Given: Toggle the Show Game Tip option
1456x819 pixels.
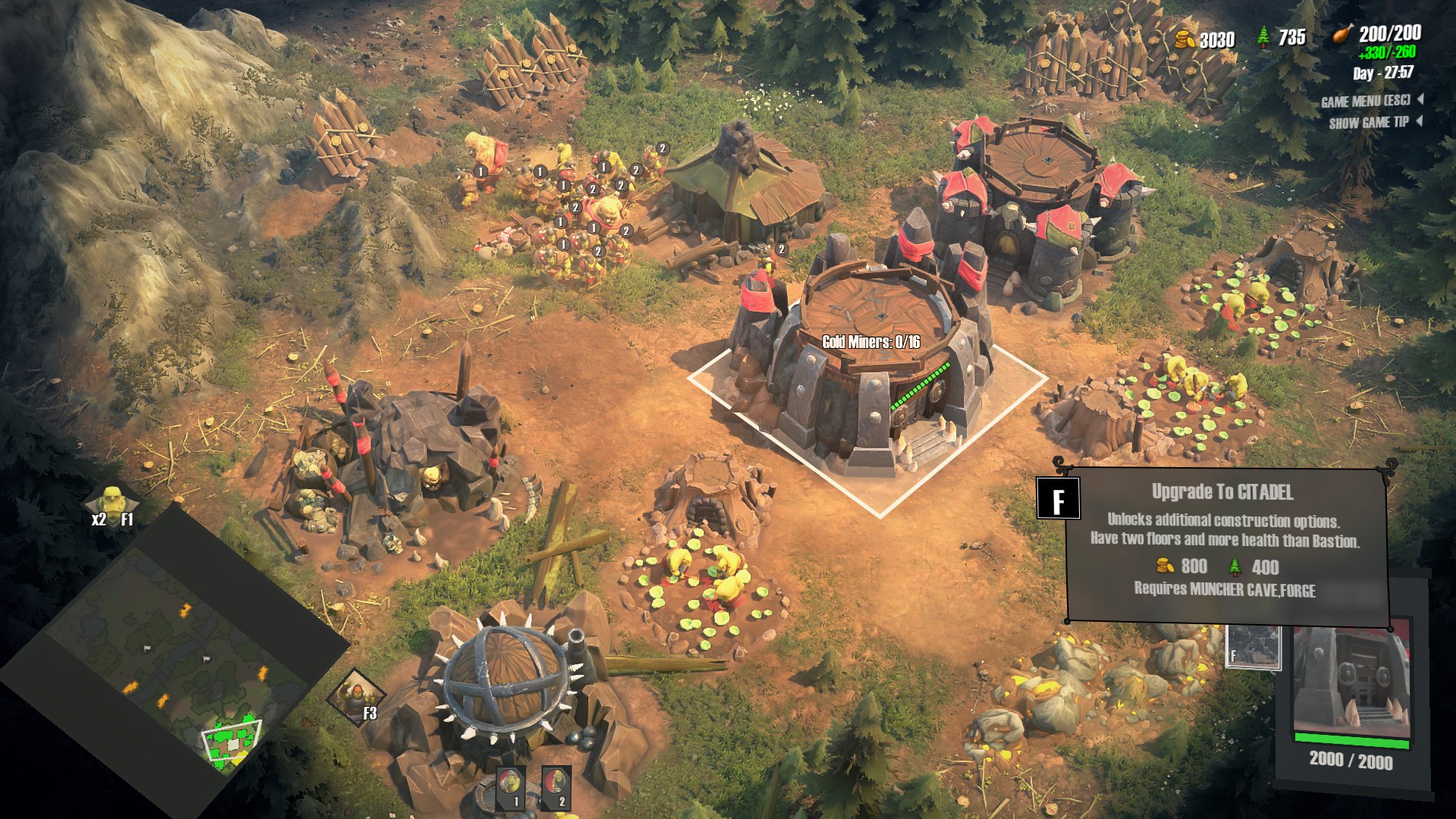Looking at the screenshot, I should point(1369,122).
